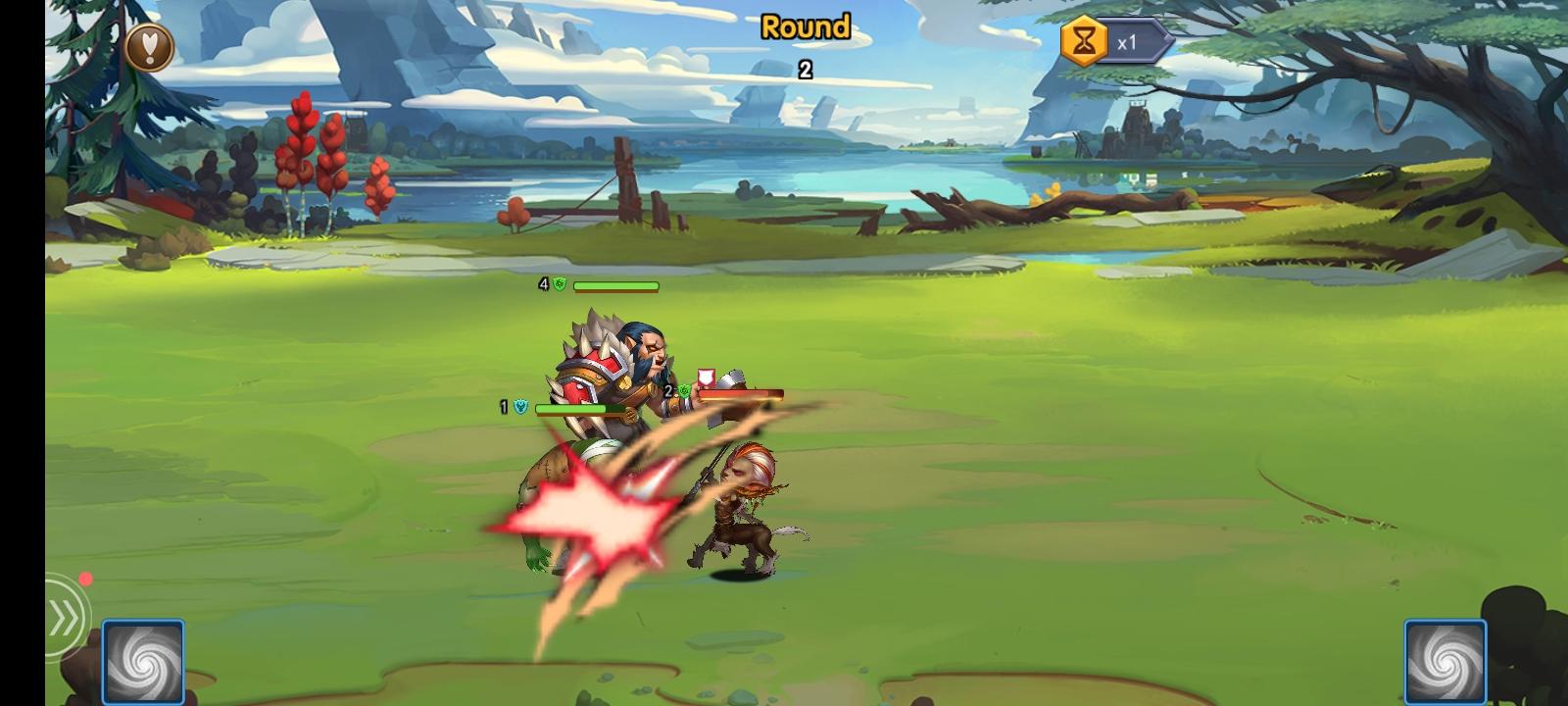This screenshot has width=1568, height=706.
Task: Select the shield icon beside health bar 4
Action: click(558, 285)
